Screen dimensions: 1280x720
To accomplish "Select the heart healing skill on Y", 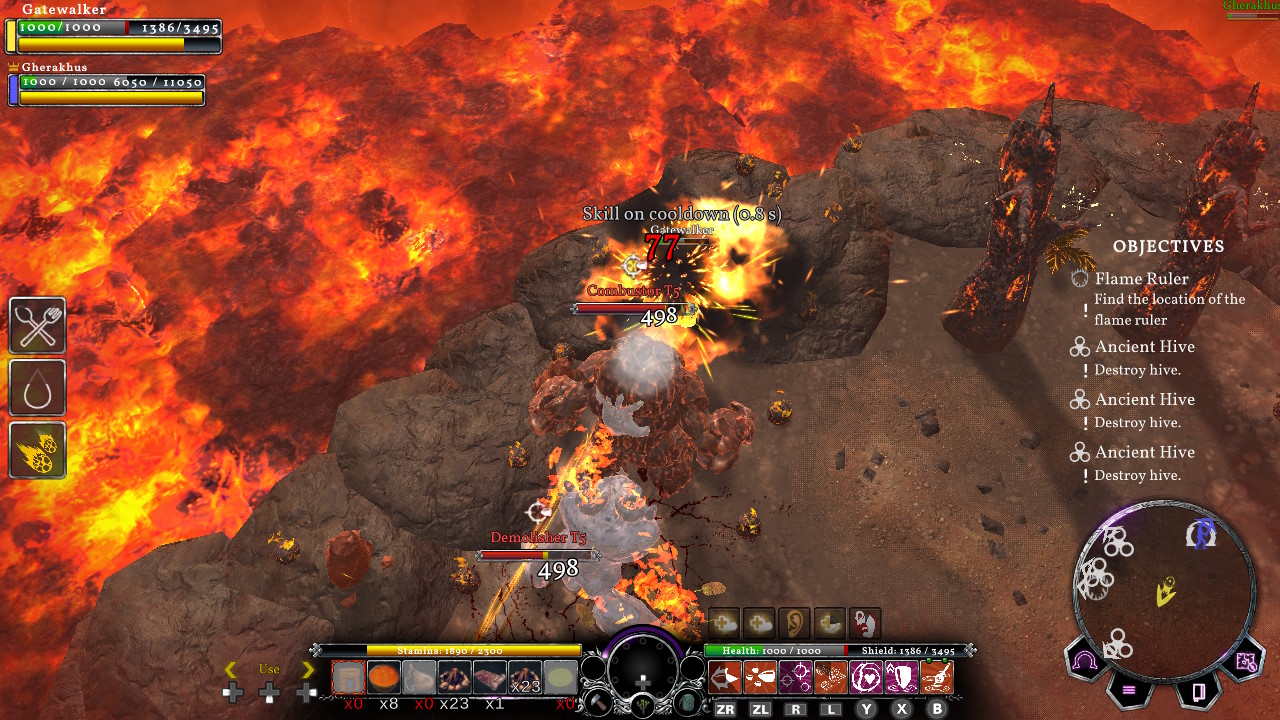I will 866,676.
